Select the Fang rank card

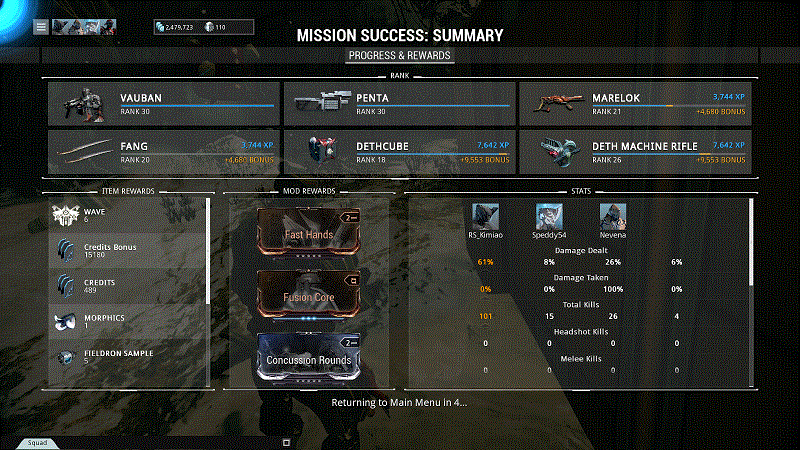163,151
